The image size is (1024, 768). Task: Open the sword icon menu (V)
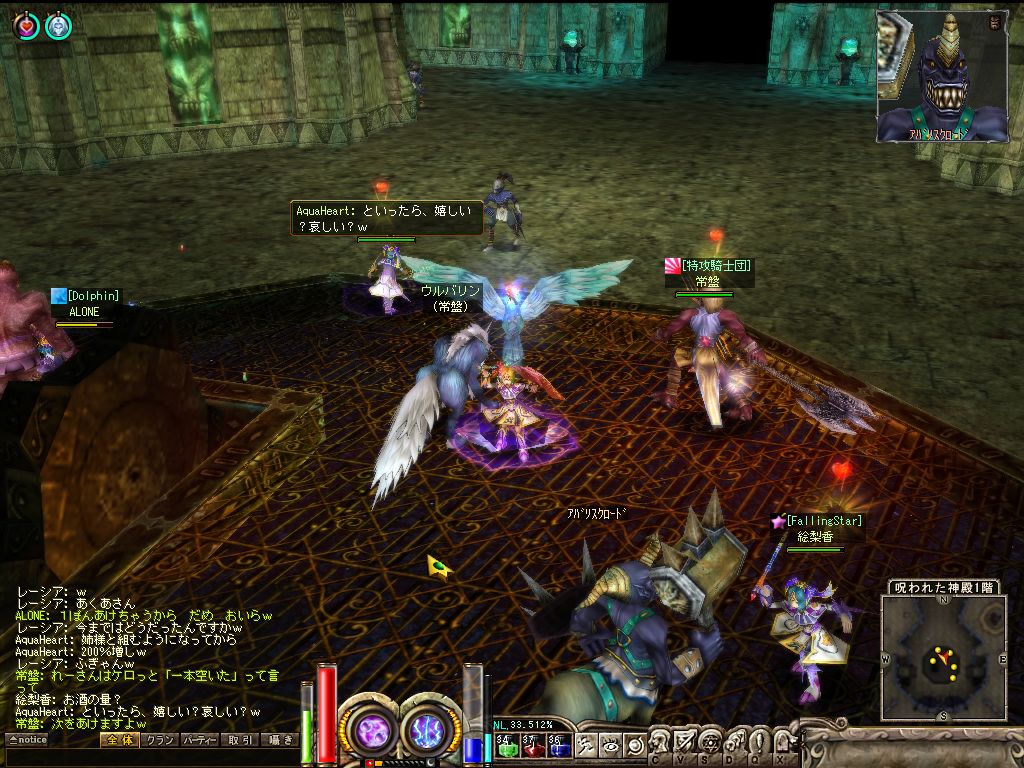[686, 741]
